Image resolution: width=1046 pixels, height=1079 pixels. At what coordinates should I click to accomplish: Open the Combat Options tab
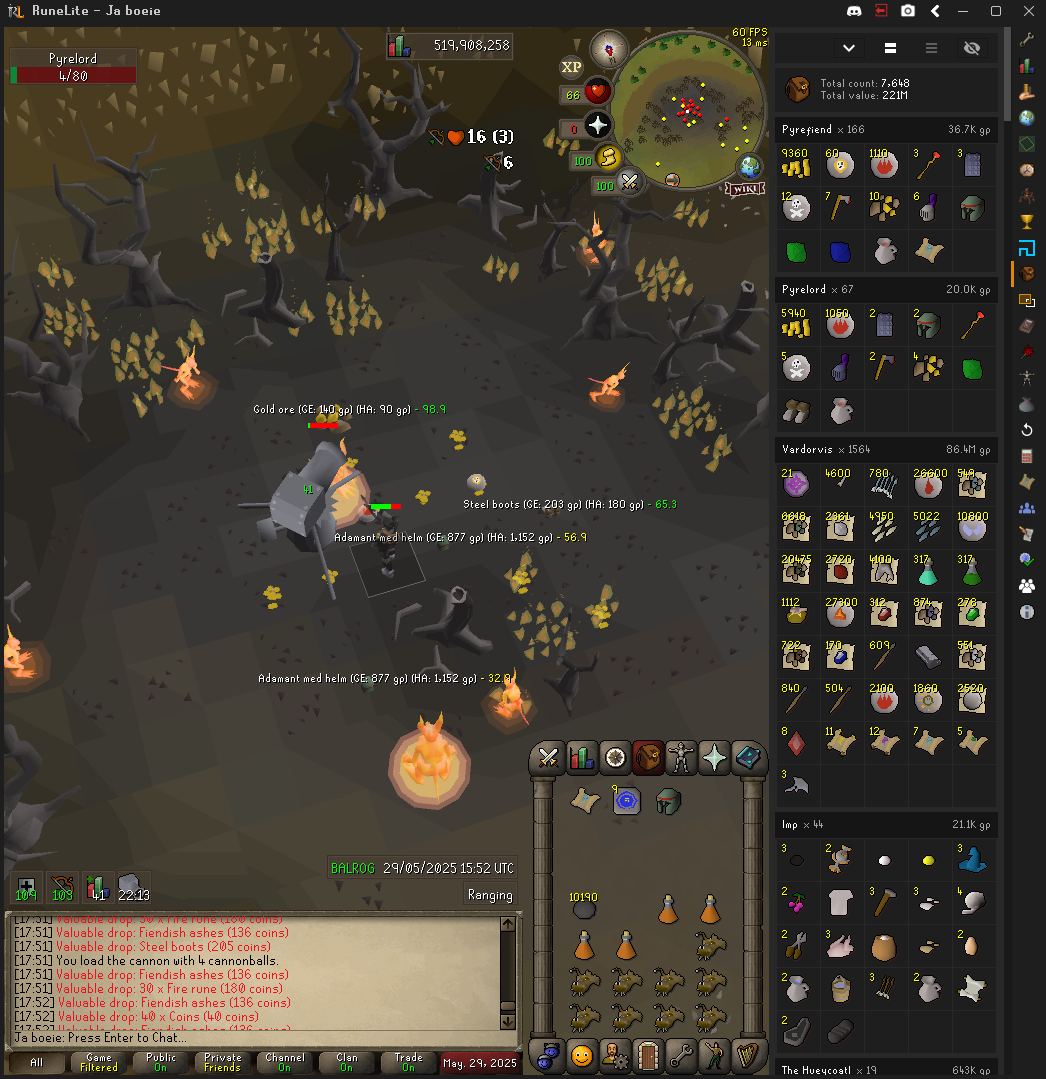[x=548, y=757]
